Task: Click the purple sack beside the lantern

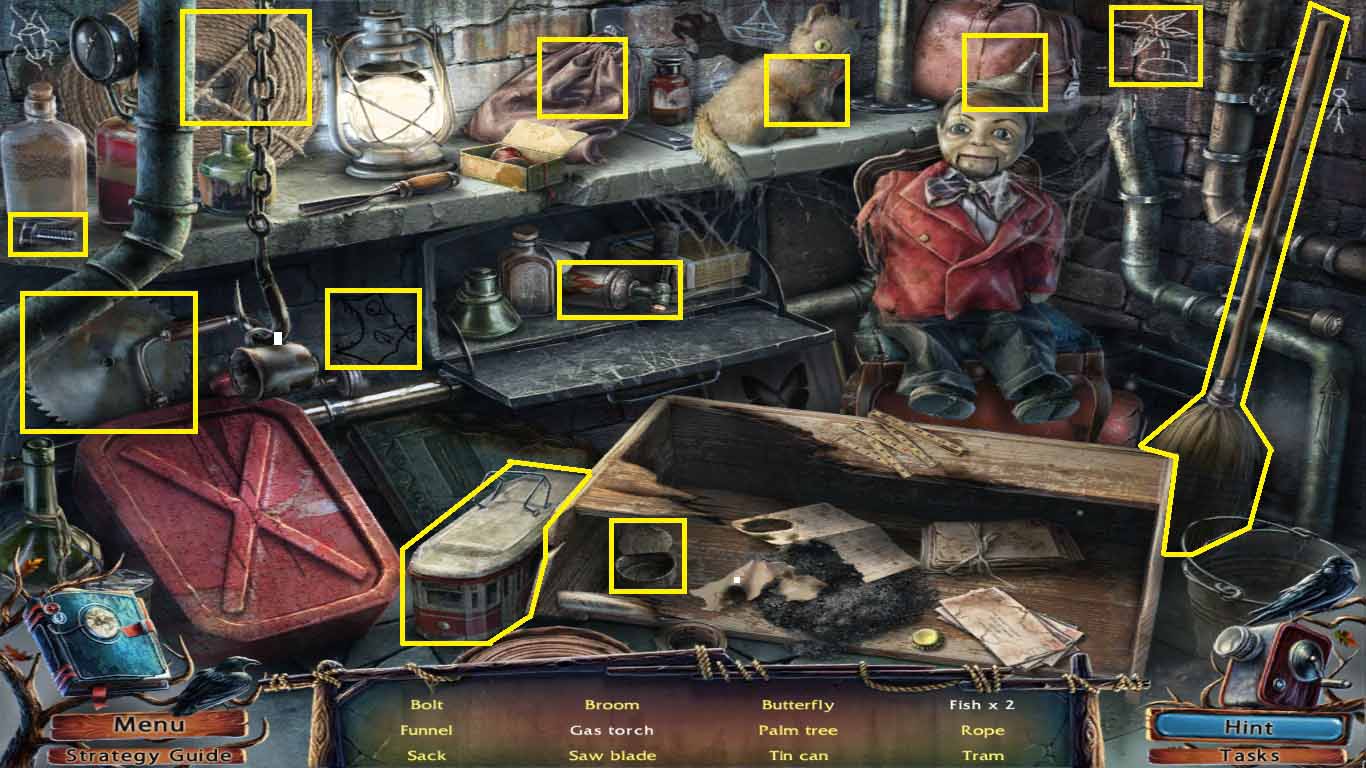Action: click(x=580, y=78)
